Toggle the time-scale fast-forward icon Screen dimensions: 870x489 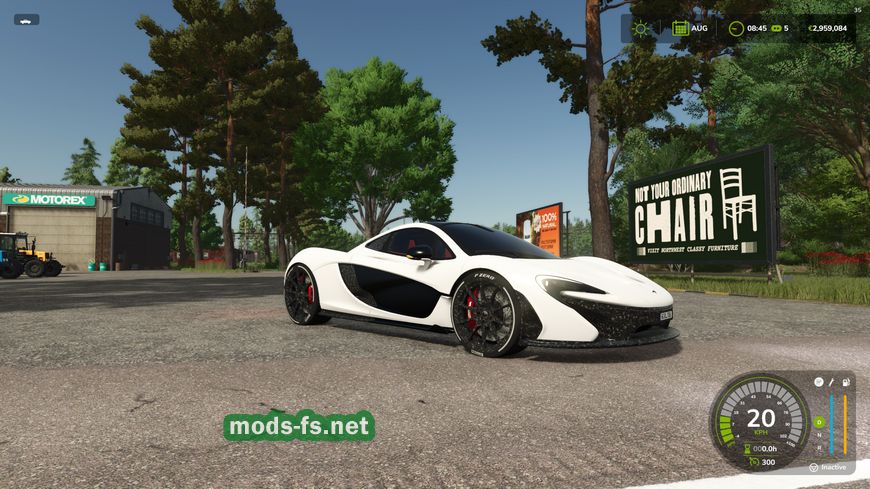(x=777, y=28)
